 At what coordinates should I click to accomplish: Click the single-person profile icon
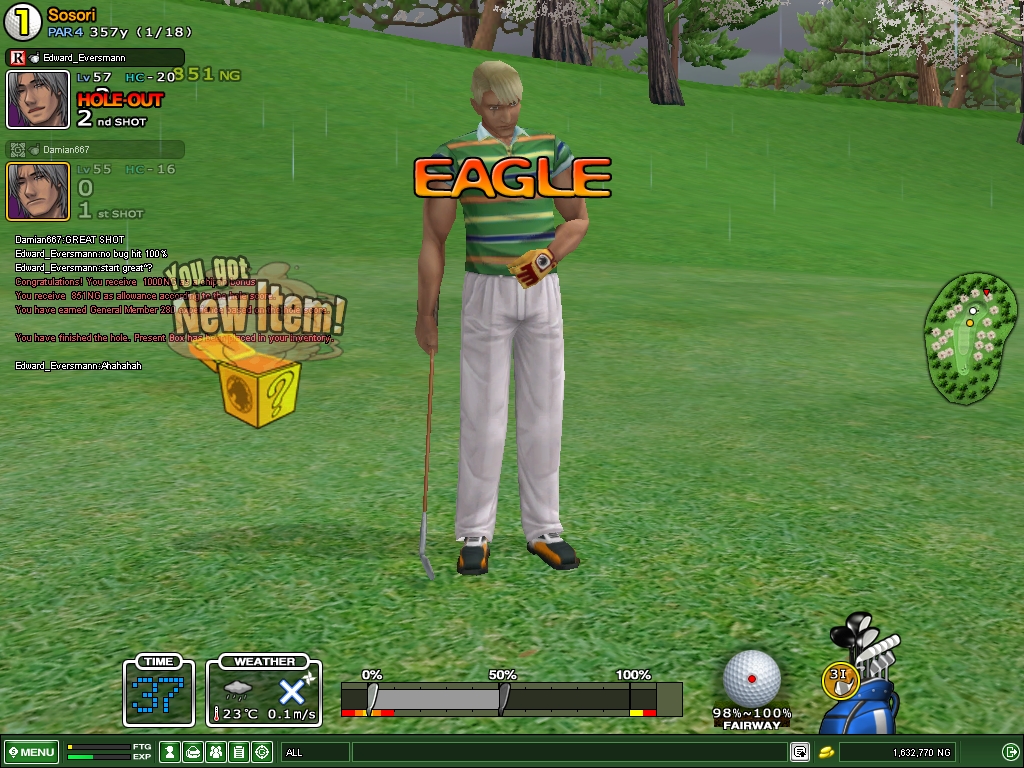[171, 752]
